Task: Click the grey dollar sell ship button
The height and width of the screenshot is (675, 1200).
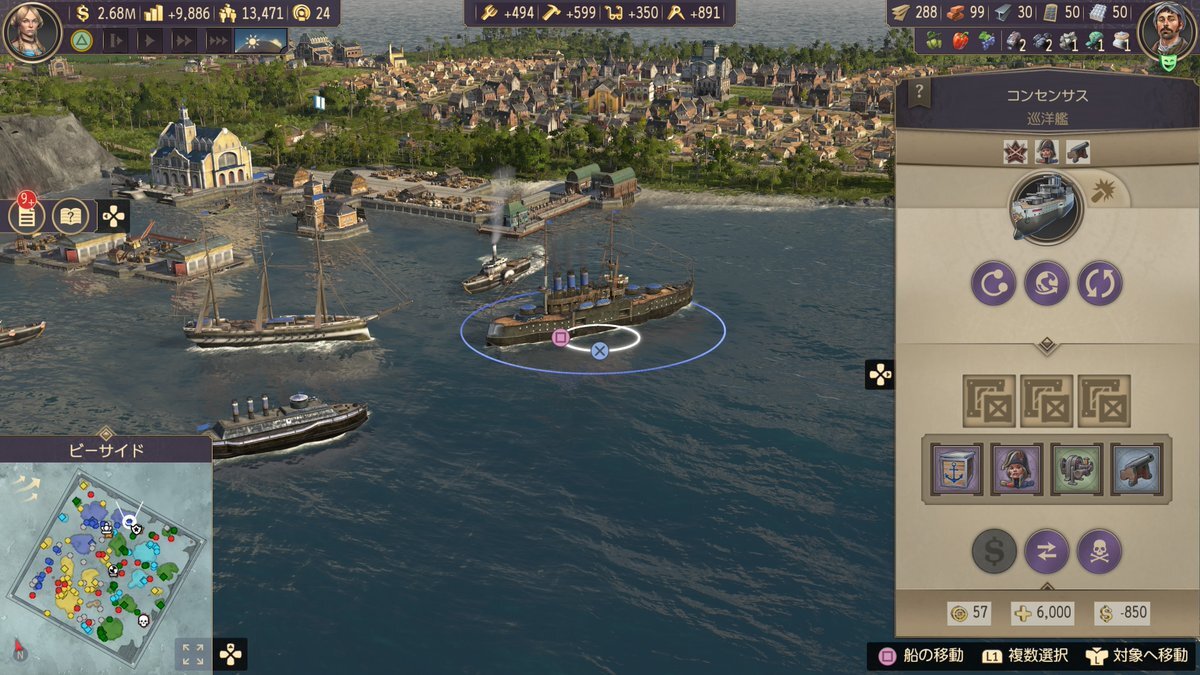Action: pos(994,551)
